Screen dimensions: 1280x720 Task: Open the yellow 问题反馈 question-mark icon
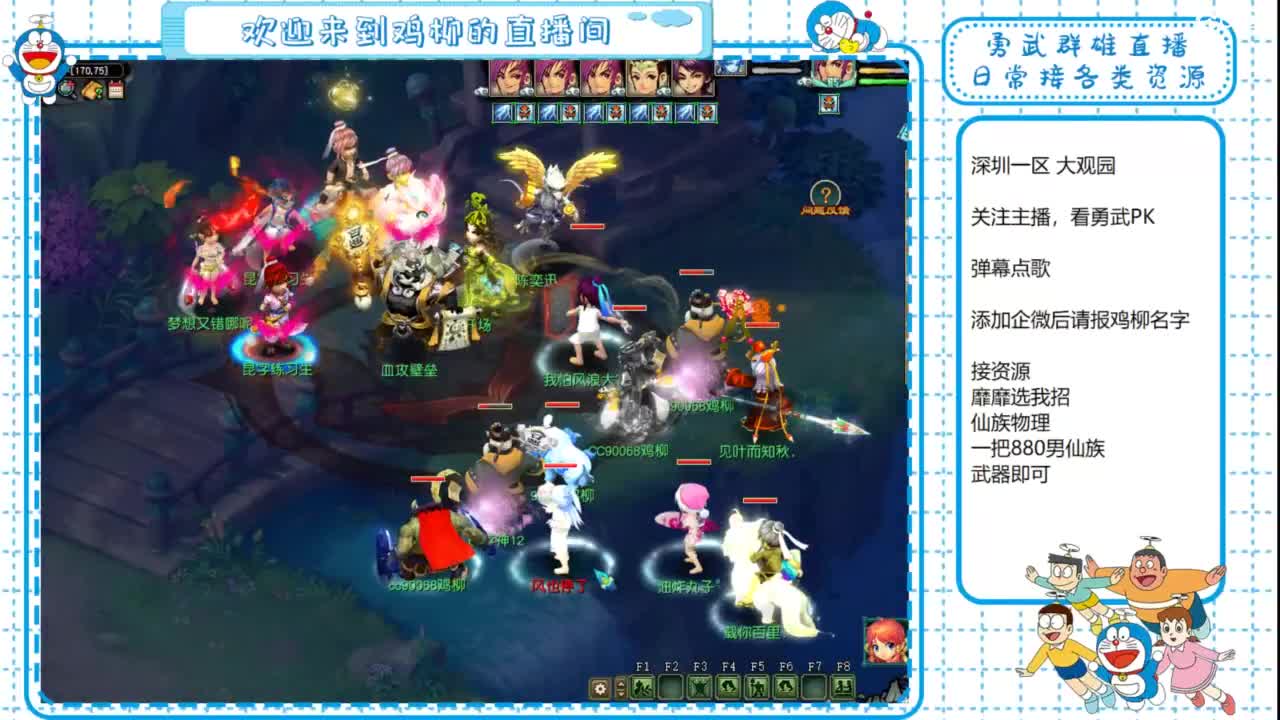[x=824, y=191]
